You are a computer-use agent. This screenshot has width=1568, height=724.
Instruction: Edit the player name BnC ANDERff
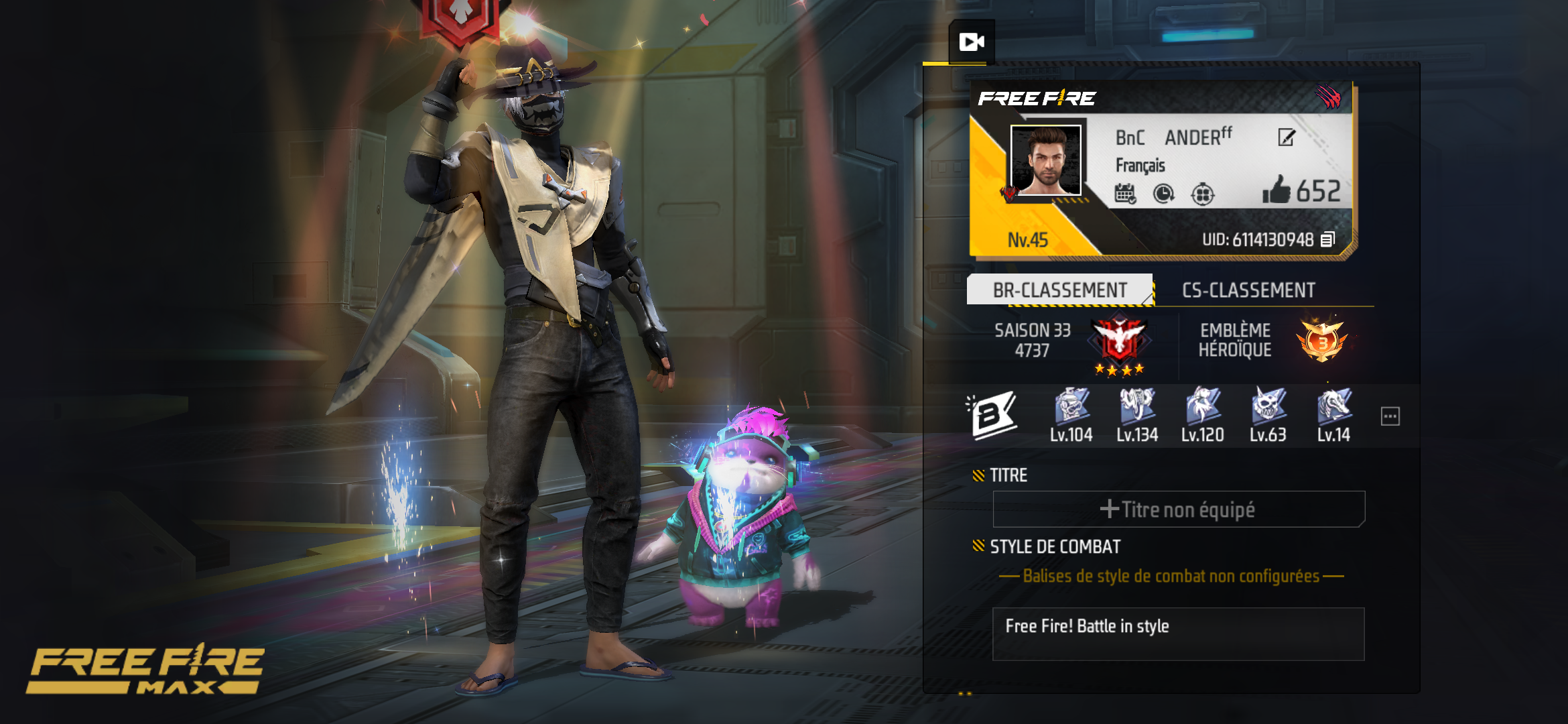point(1286,138)
